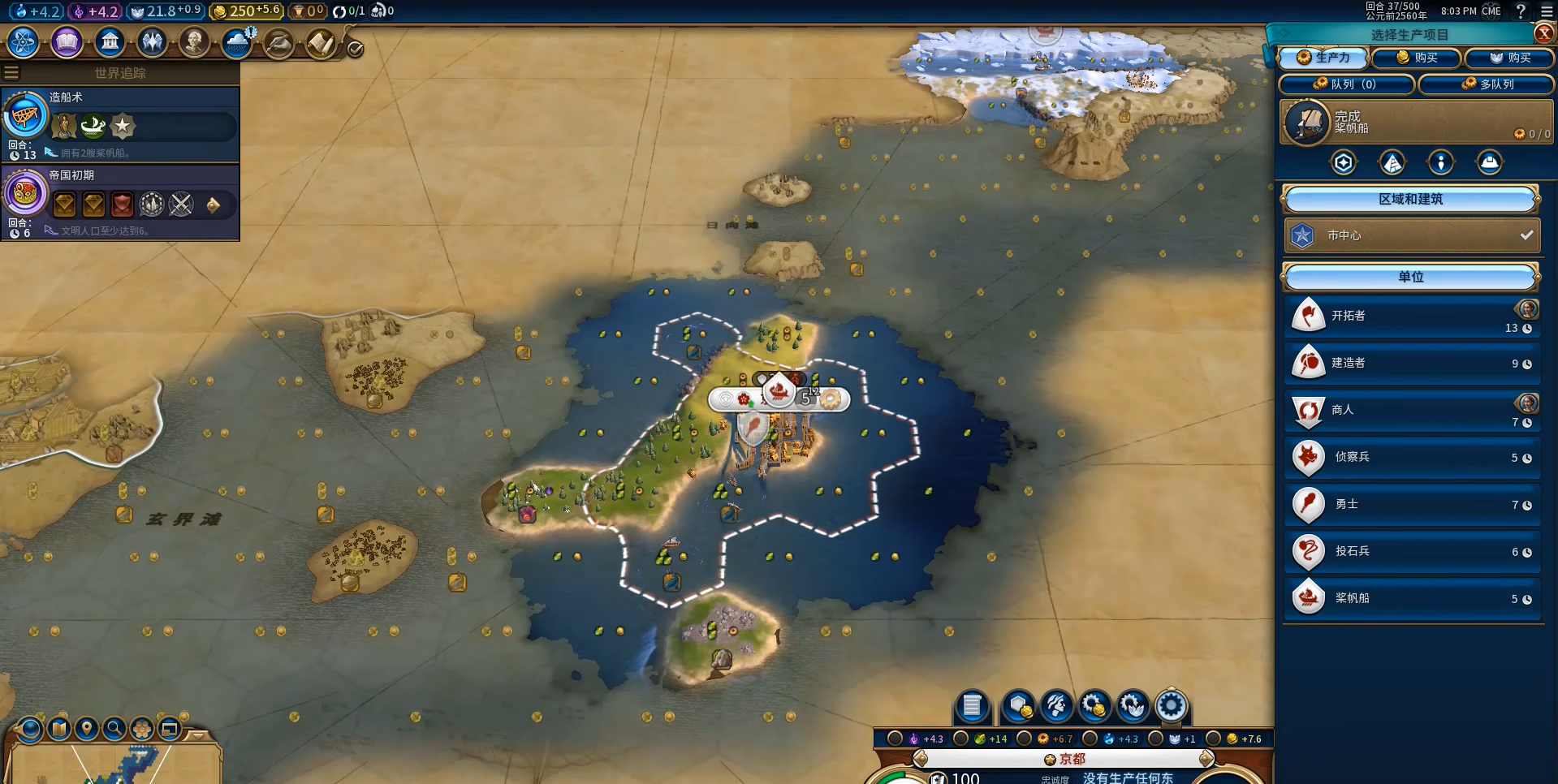
Task: Open the technology tree atom icon
Action: 24,41
